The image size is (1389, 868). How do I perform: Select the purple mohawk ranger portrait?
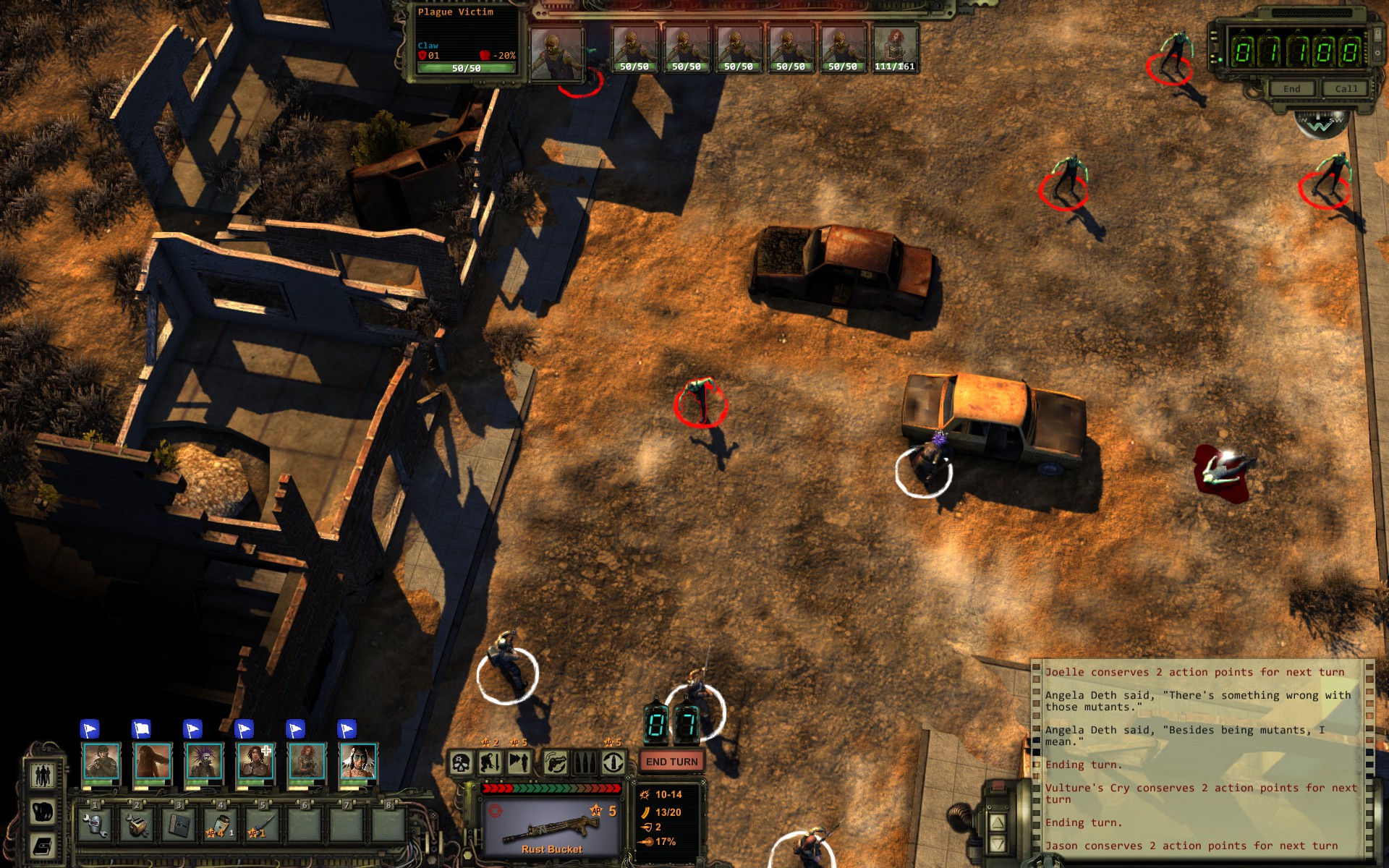204,762
